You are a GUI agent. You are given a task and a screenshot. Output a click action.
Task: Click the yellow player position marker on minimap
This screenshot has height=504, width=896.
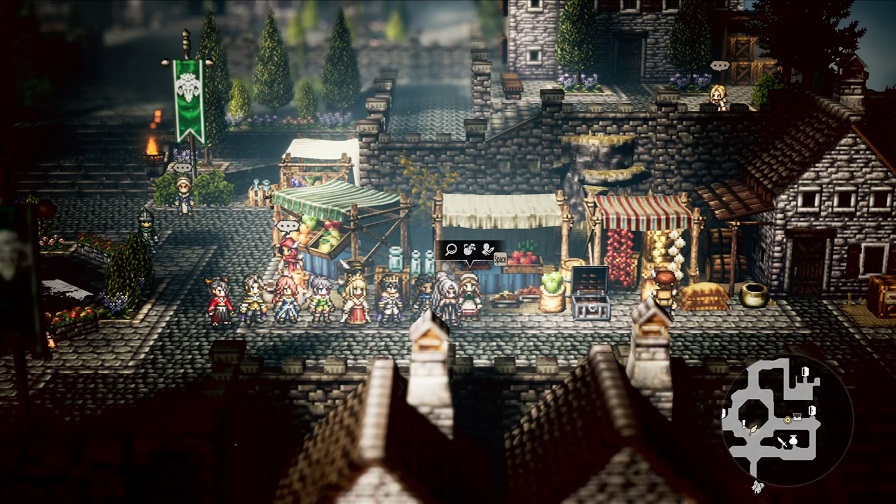(787, 420)
